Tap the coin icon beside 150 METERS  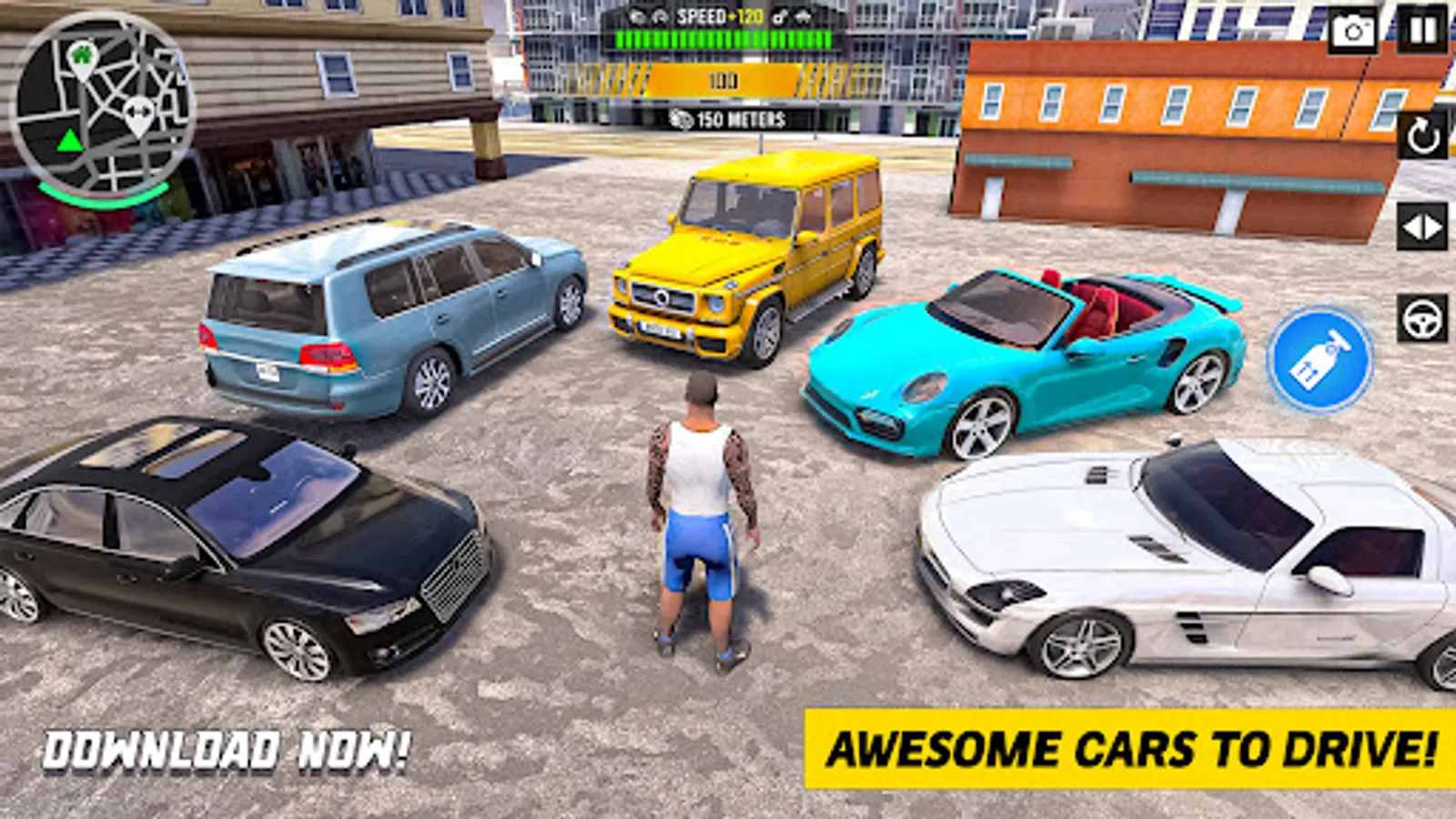pos(681,116)
